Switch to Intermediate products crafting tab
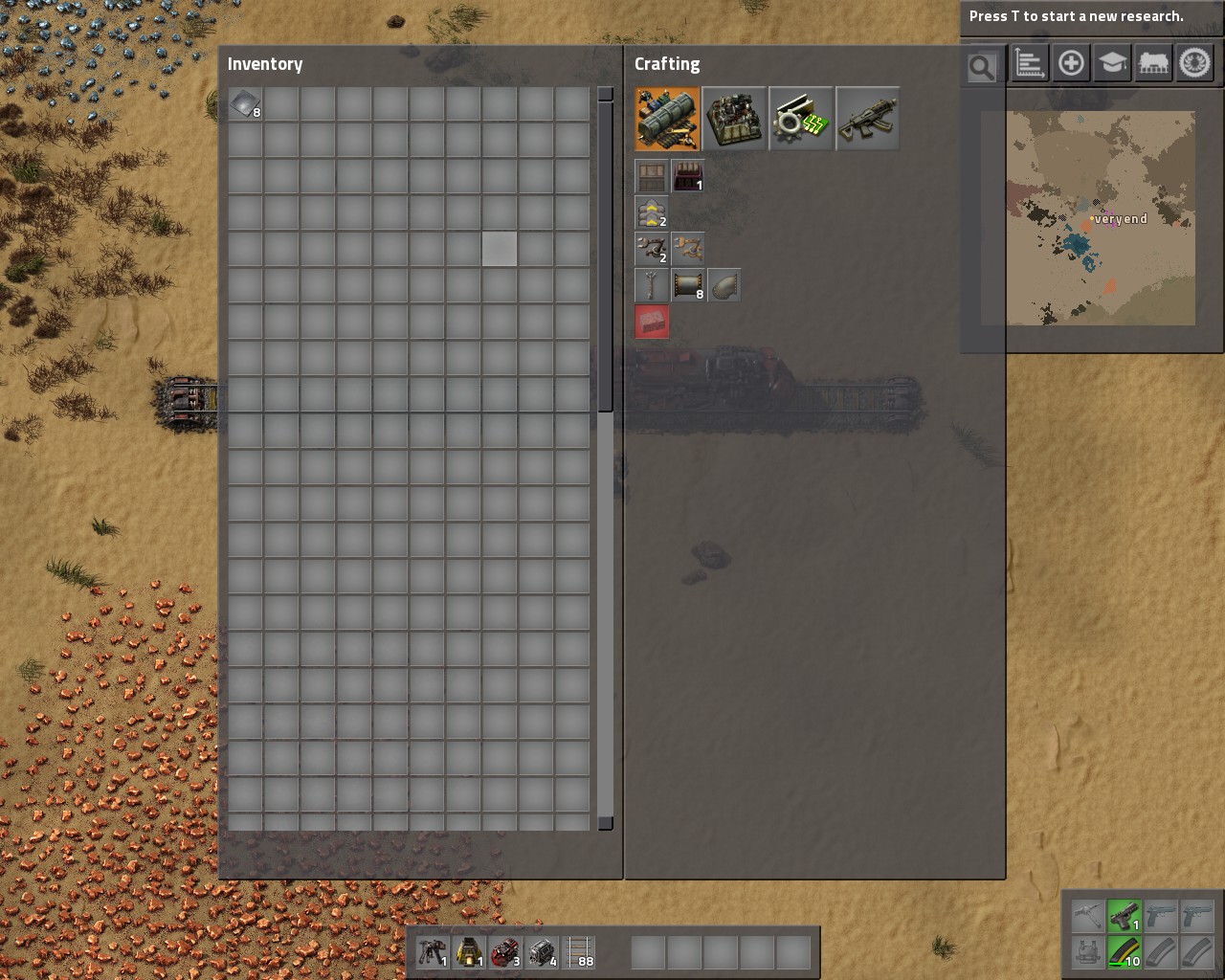 click(801, 120)
